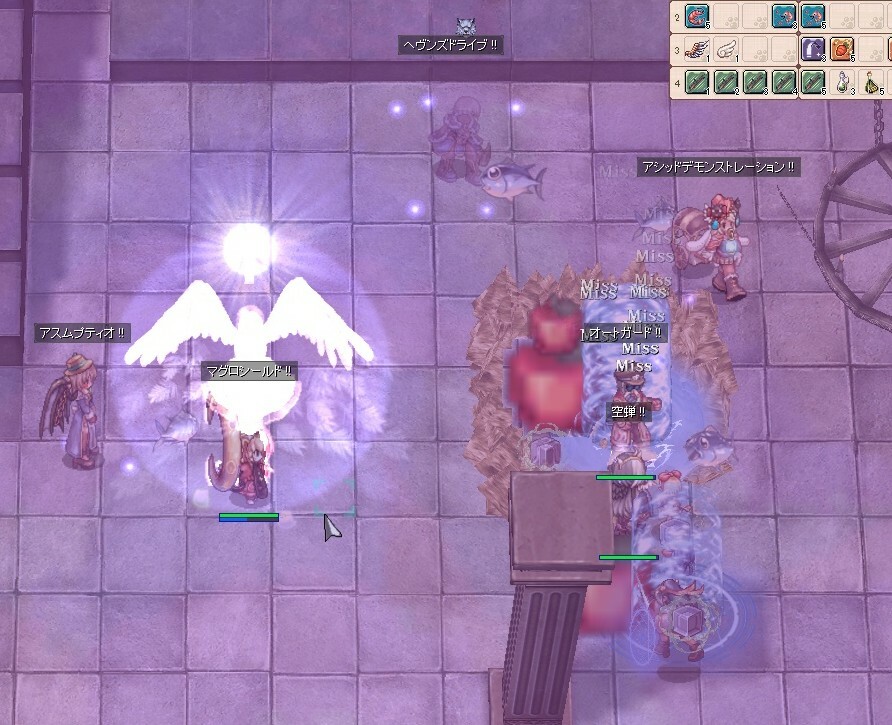The image size is (892, 725).
Task: Use the white angel wing item
Action: coord(727,50)
